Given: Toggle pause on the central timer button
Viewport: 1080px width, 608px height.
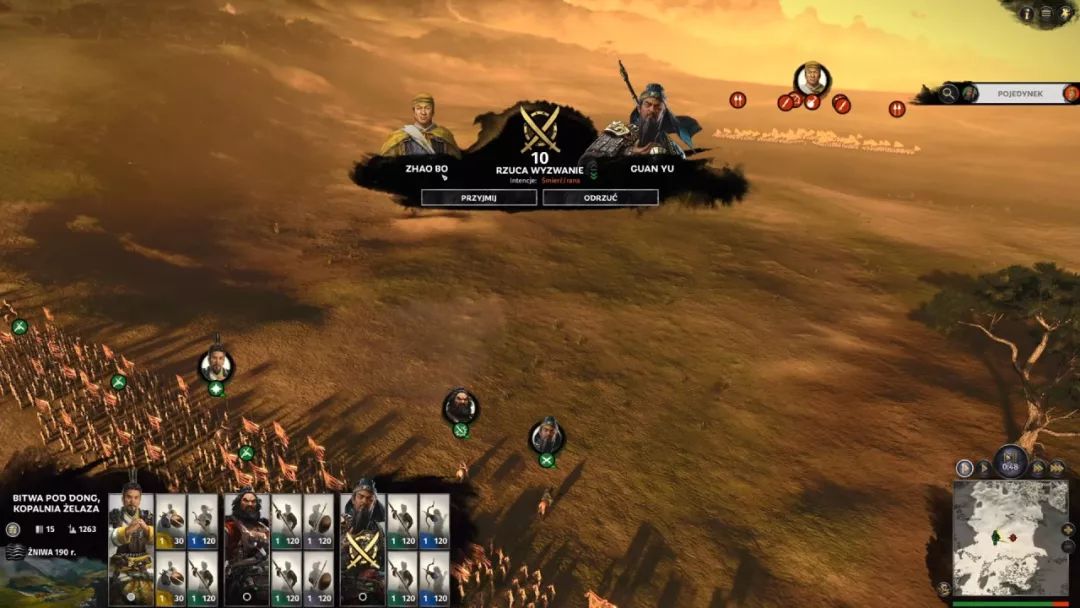Looking at the screenshot, I should pos(1011,463).
